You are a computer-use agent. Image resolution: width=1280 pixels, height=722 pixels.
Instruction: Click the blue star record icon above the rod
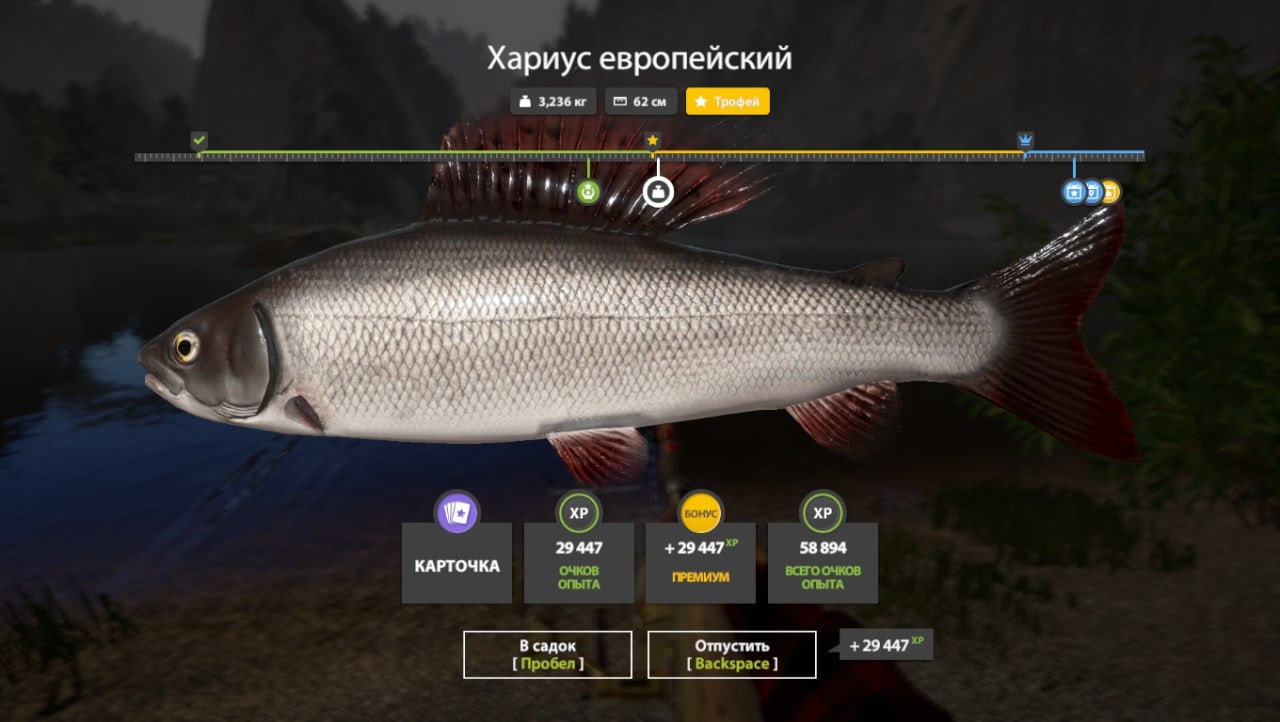[x=1072, y=191]
